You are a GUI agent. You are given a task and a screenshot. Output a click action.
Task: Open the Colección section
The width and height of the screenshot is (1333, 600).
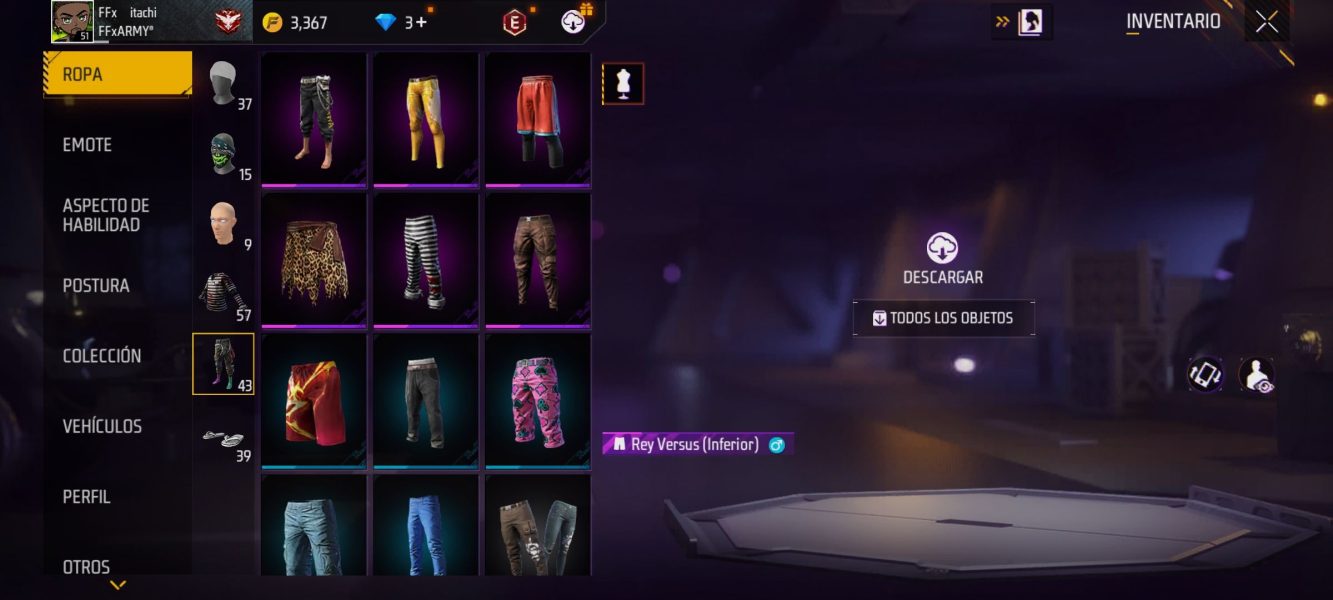tap(102, 356)
